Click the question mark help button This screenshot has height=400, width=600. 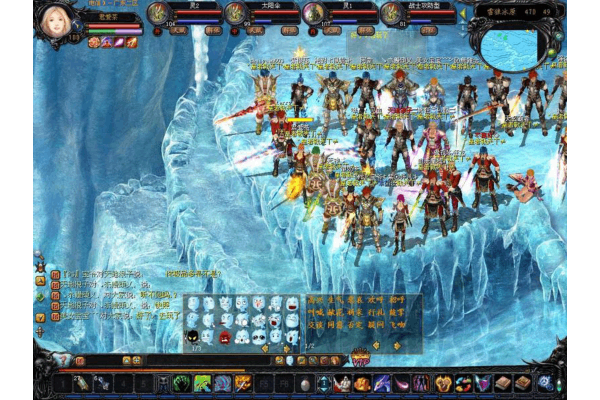[x=66, y=359]
